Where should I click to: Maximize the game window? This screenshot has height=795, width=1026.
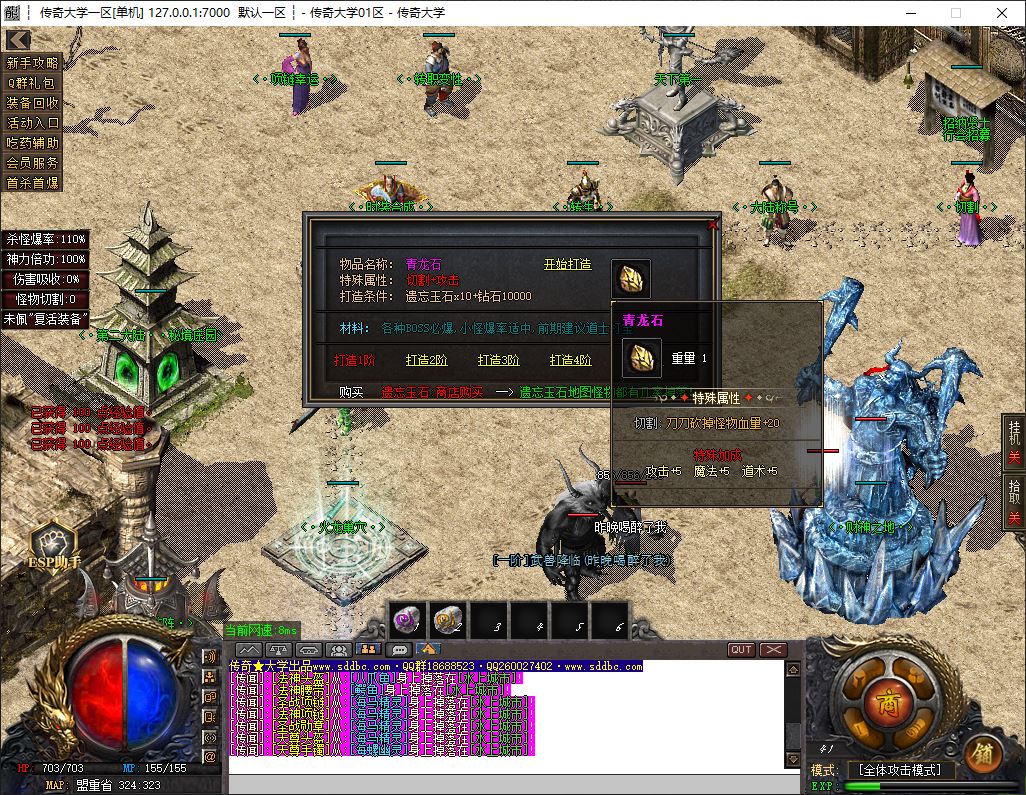point(955,13)
